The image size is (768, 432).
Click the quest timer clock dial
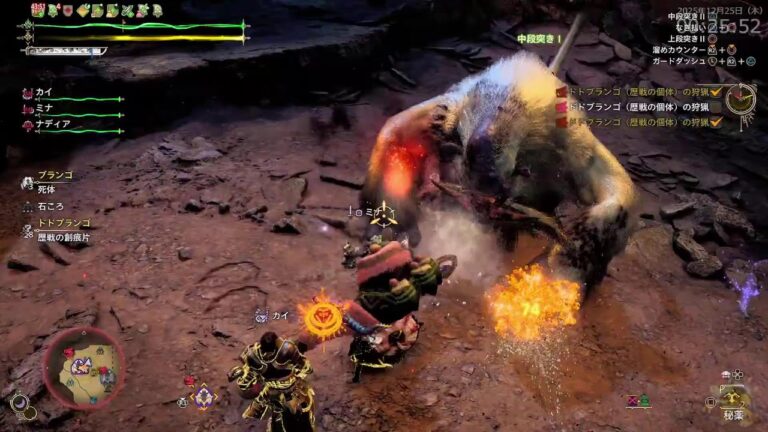[x=740, y=99]
